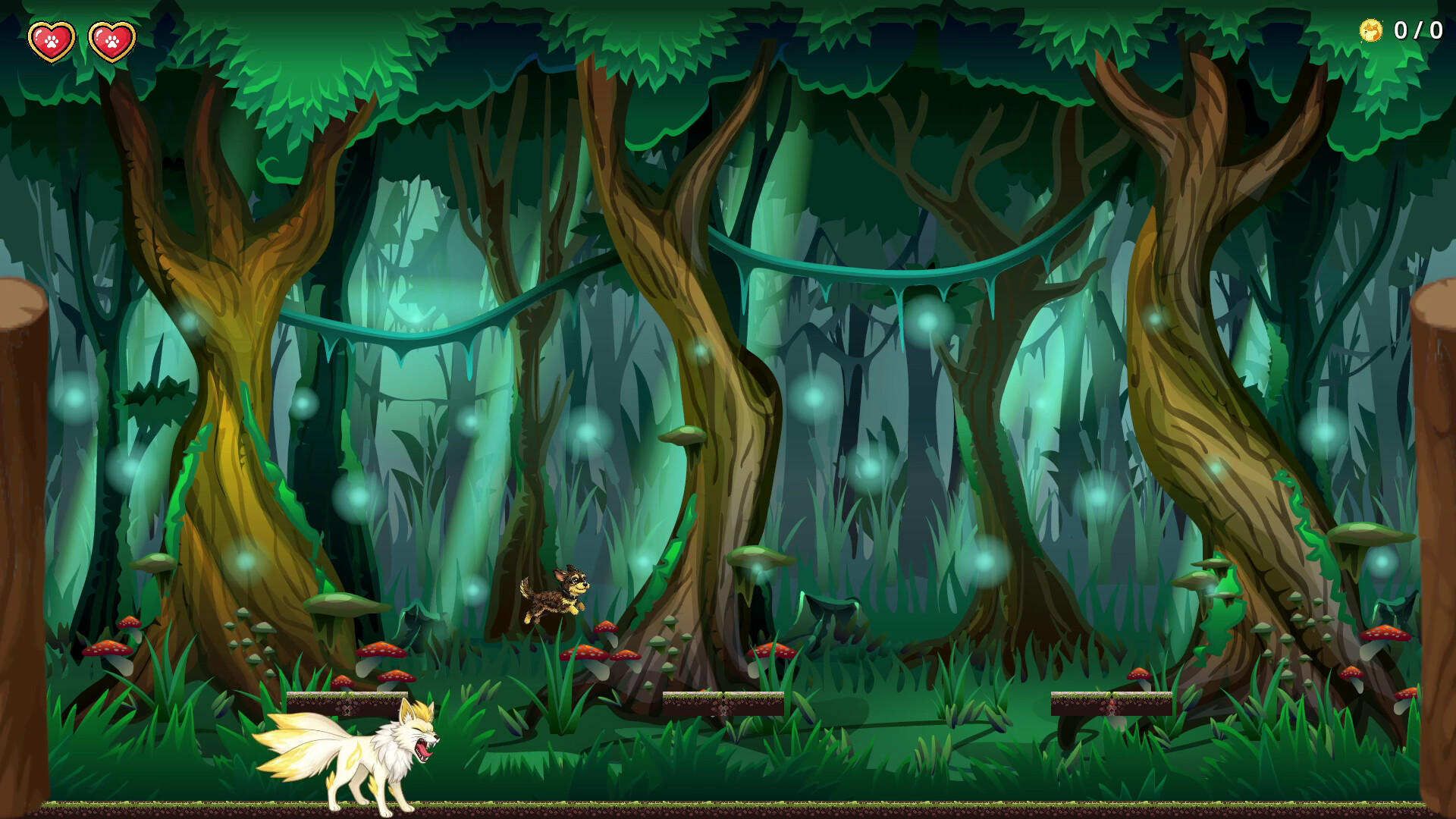Viewport: 1456px width, 819px height.
Task: Click the golden dog coin counter icon
Action: 1370,31
